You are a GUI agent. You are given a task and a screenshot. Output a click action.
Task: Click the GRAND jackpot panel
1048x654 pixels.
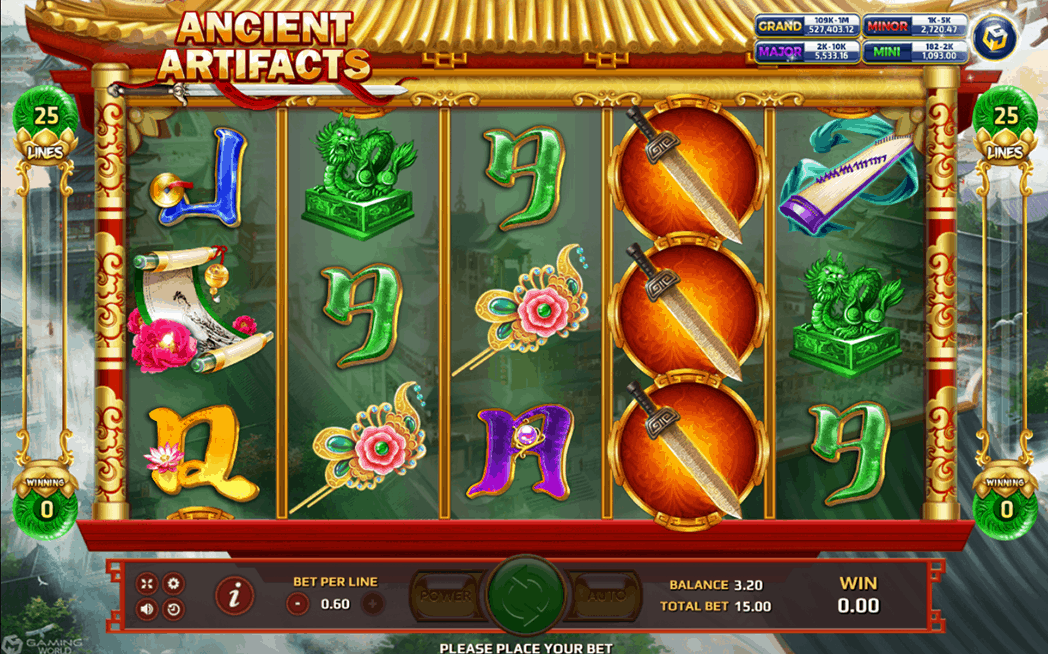point(806,27)
